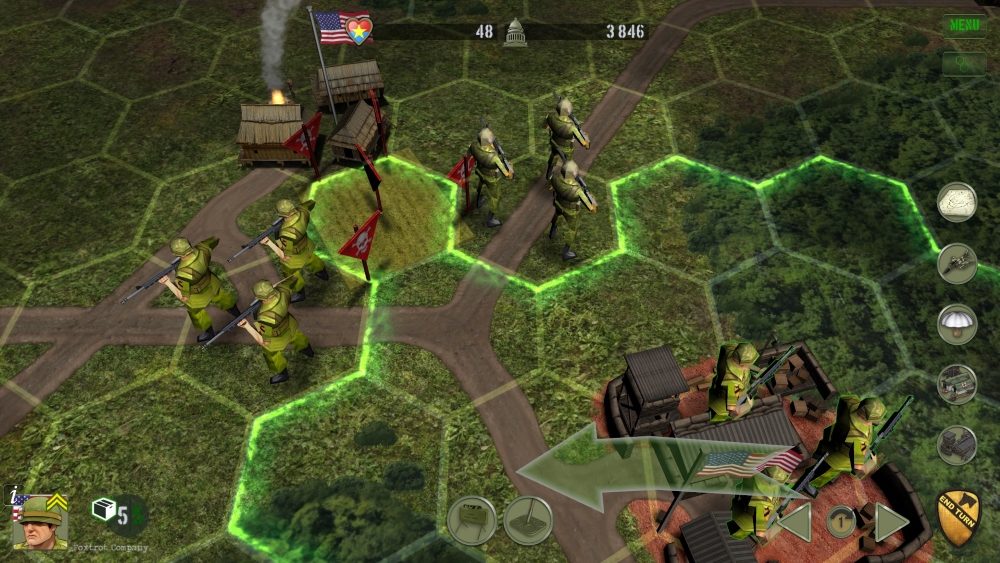The width and height of the screenshot is (1000, 563).
Task: Select previous unit with left arrow
Action: 795,523
